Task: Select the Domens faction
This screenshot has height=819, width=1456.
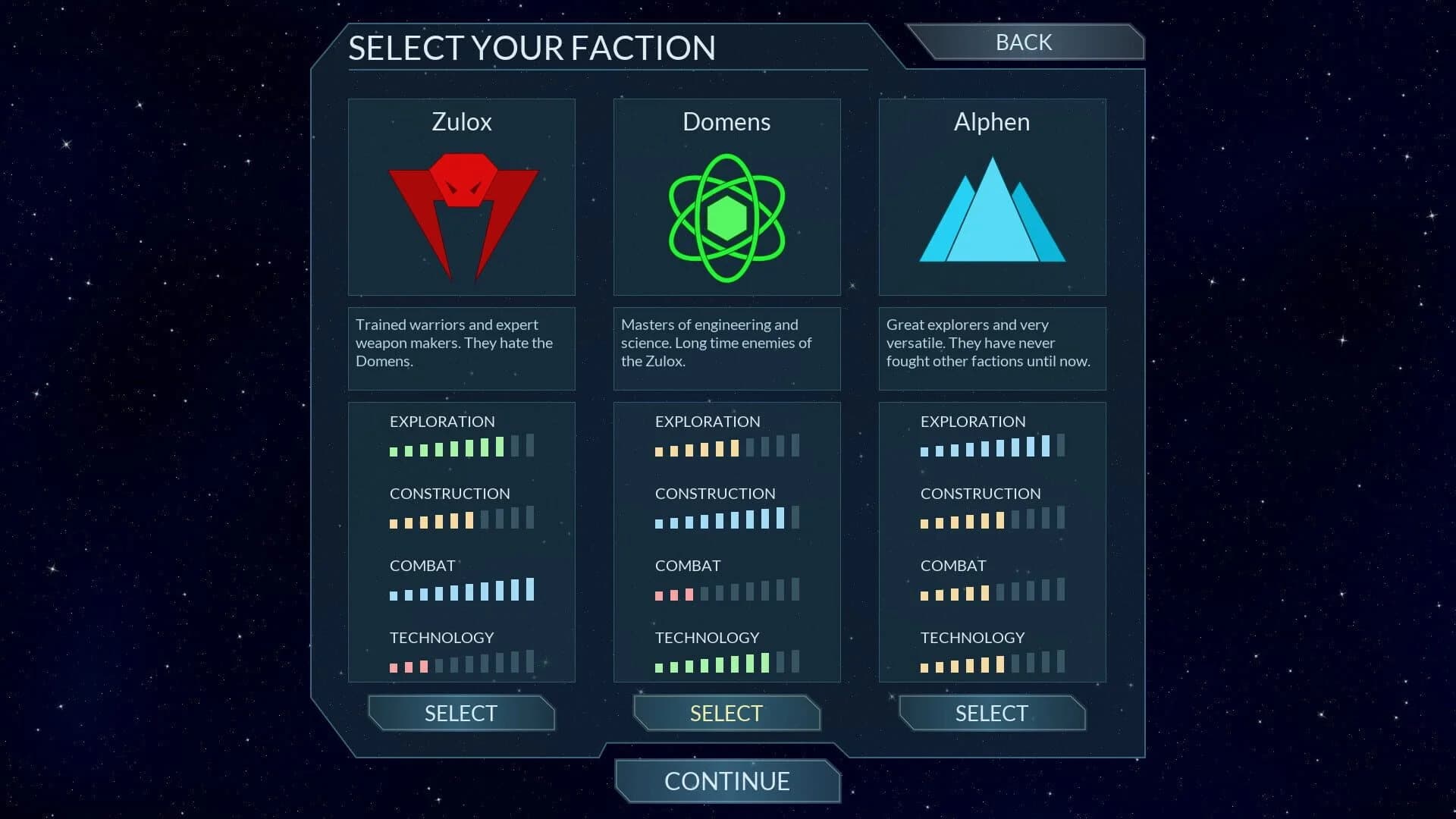Action: point(726,713)
